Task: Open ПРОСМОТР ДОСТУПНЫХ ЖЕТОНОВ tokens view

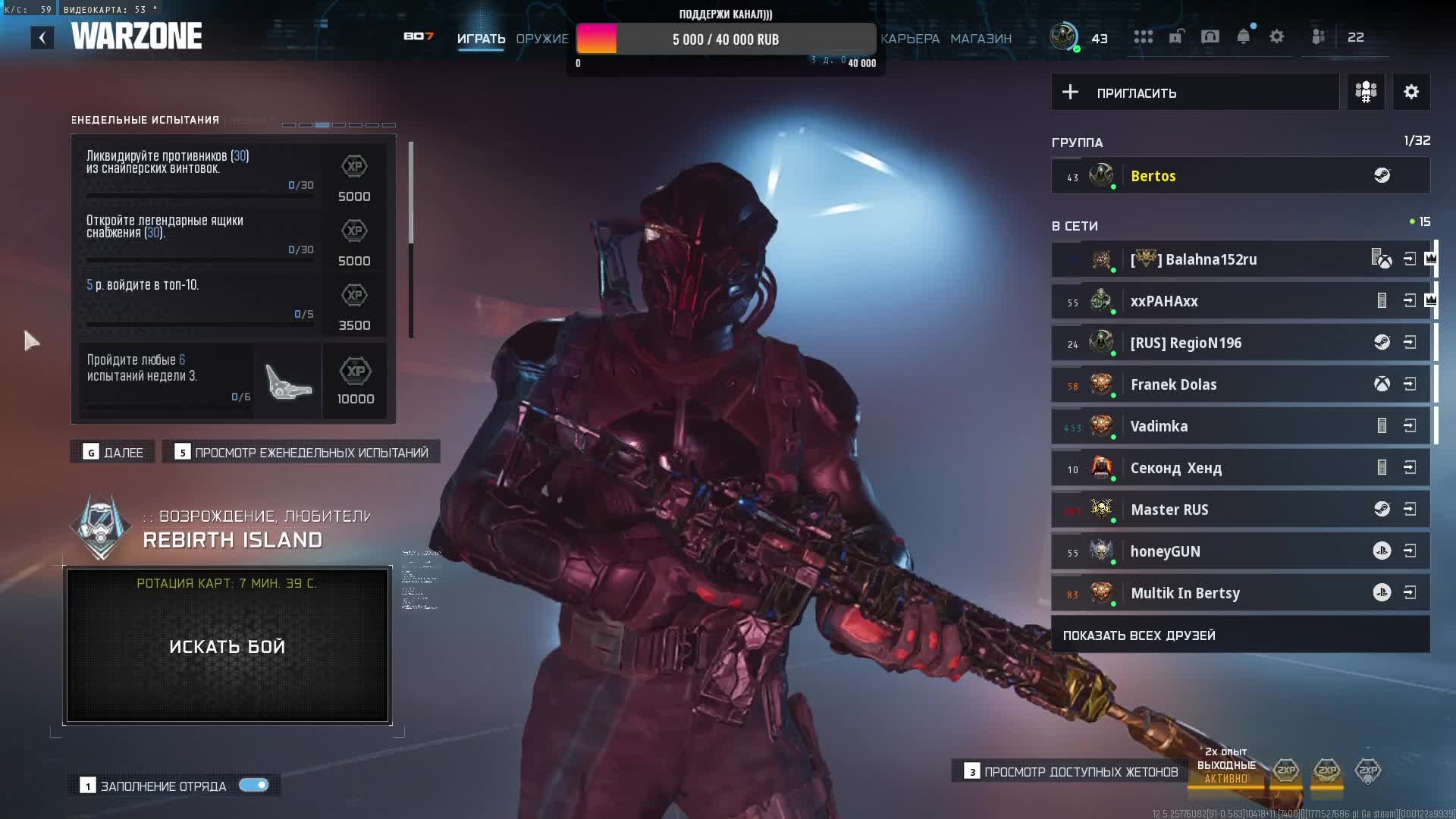Action: tap(1071, 772)
